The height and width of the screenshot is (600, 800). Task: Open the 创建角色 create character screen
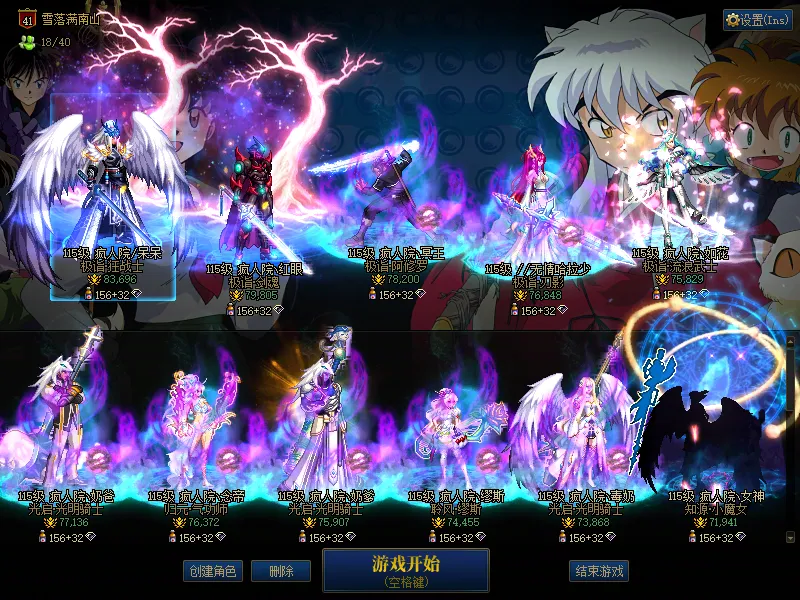(x=212, y=571)
